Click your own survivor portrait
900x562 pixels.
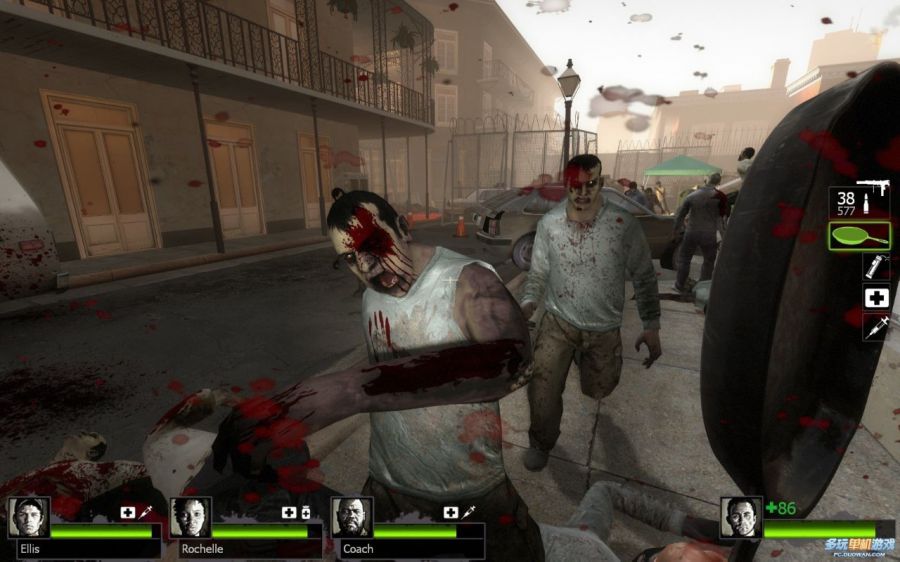click(741, 517)
